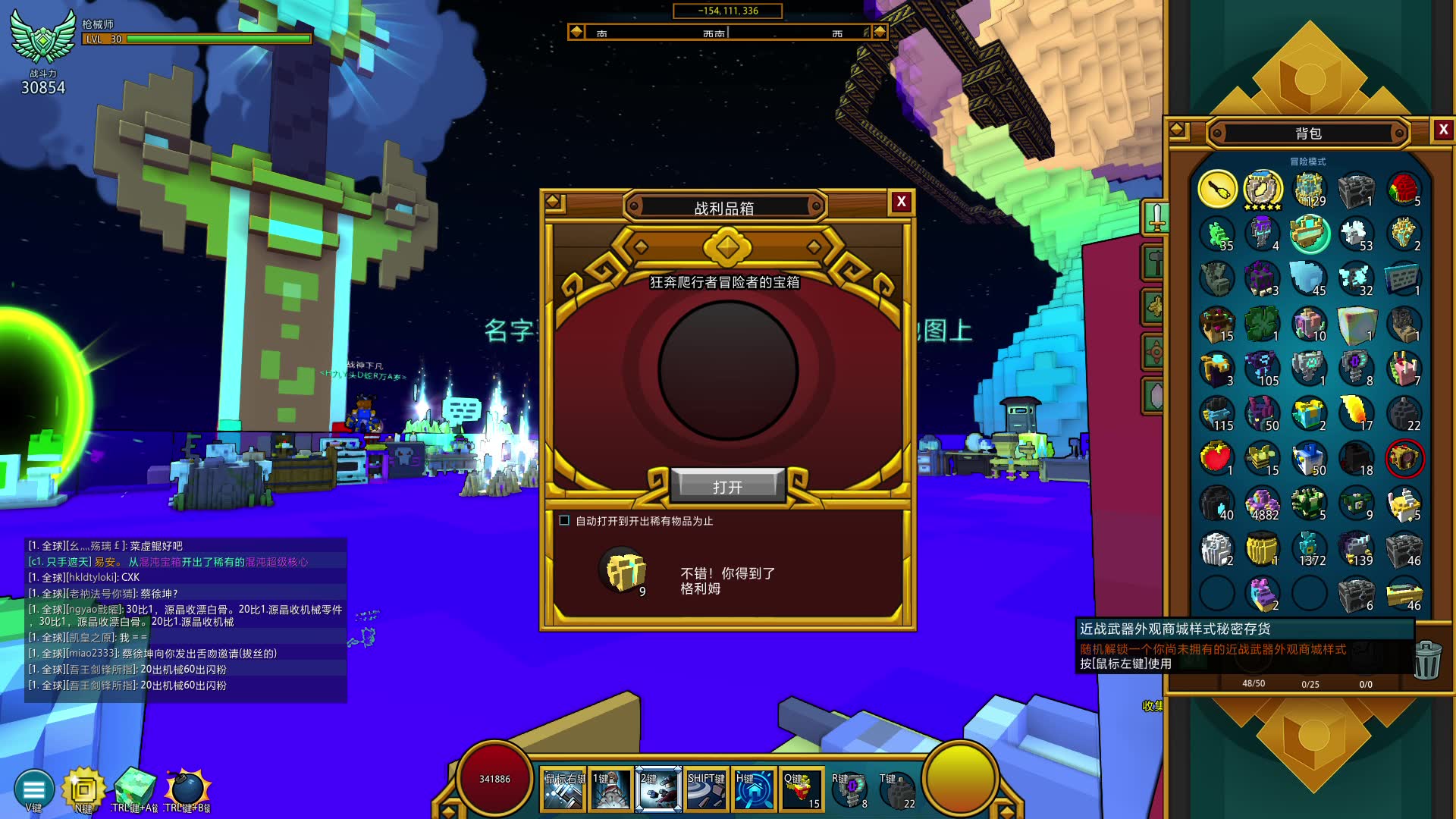Close the 战利品箱 loot box window
The width and height of the screenshot is (1456, 819).
tap(901, 202)
